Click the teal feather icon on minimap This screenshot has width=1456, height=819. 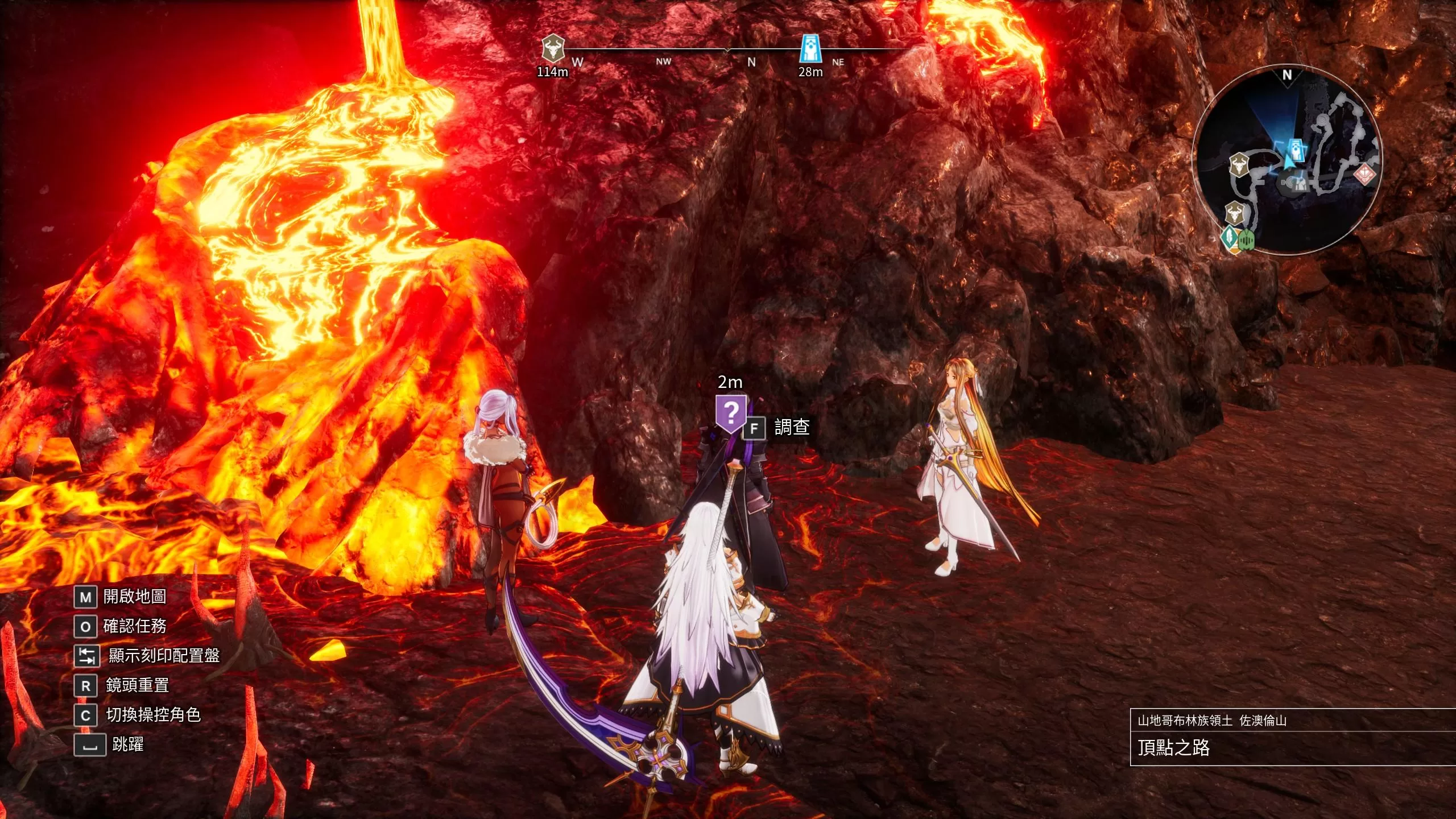1230,236
